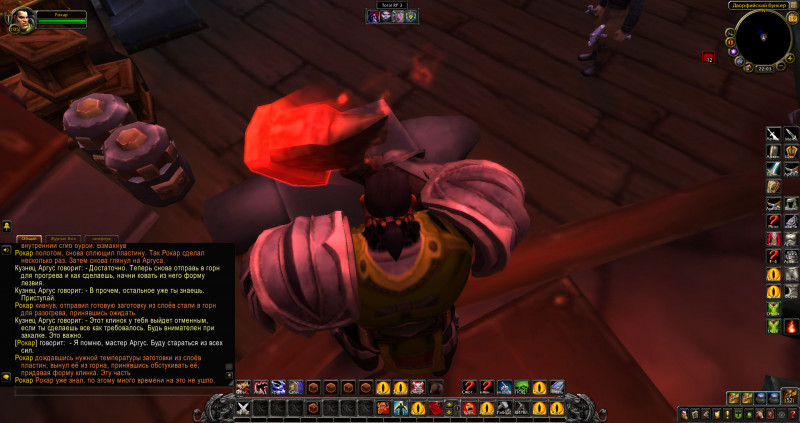Click the clock below the minimap
This screenshot has width=800, height=423.
[764, 69]
